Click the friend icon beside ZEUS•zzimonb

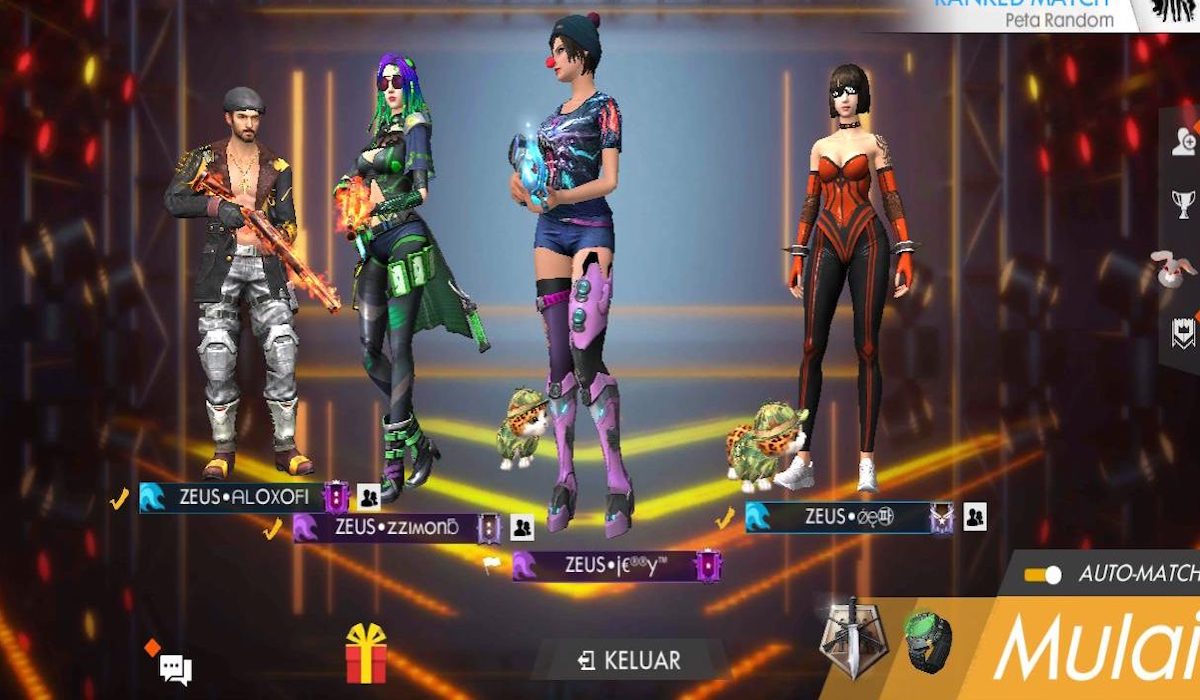(x=522, y=527)
